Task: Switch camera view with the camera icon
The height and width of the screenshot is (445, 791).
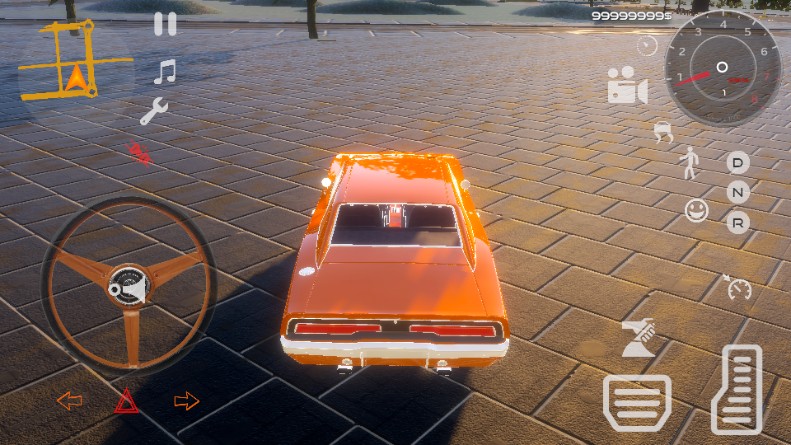Action: [x=627, y=86]
